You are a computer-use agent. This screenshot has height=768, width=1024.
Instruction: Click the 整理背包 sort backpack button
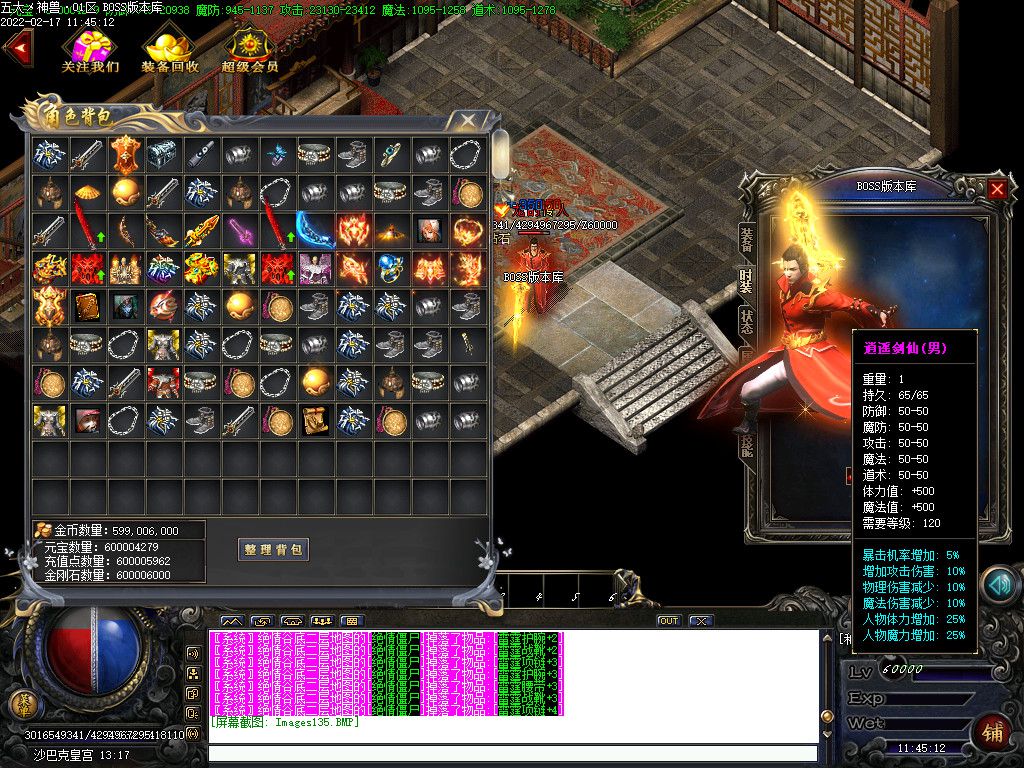[273, 549]
